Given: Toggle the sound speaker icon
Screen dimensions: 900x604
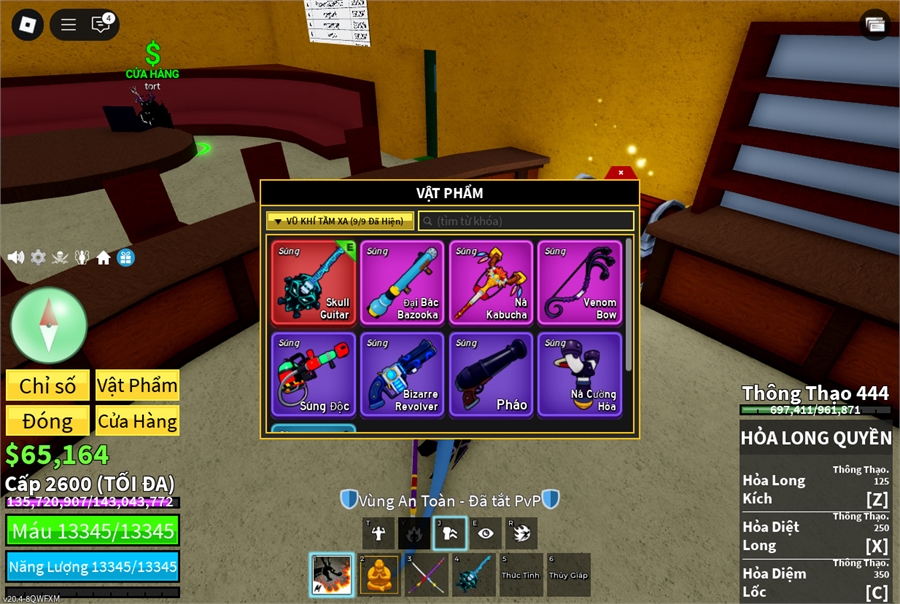Looking at the screenshot, I should 16,257.
